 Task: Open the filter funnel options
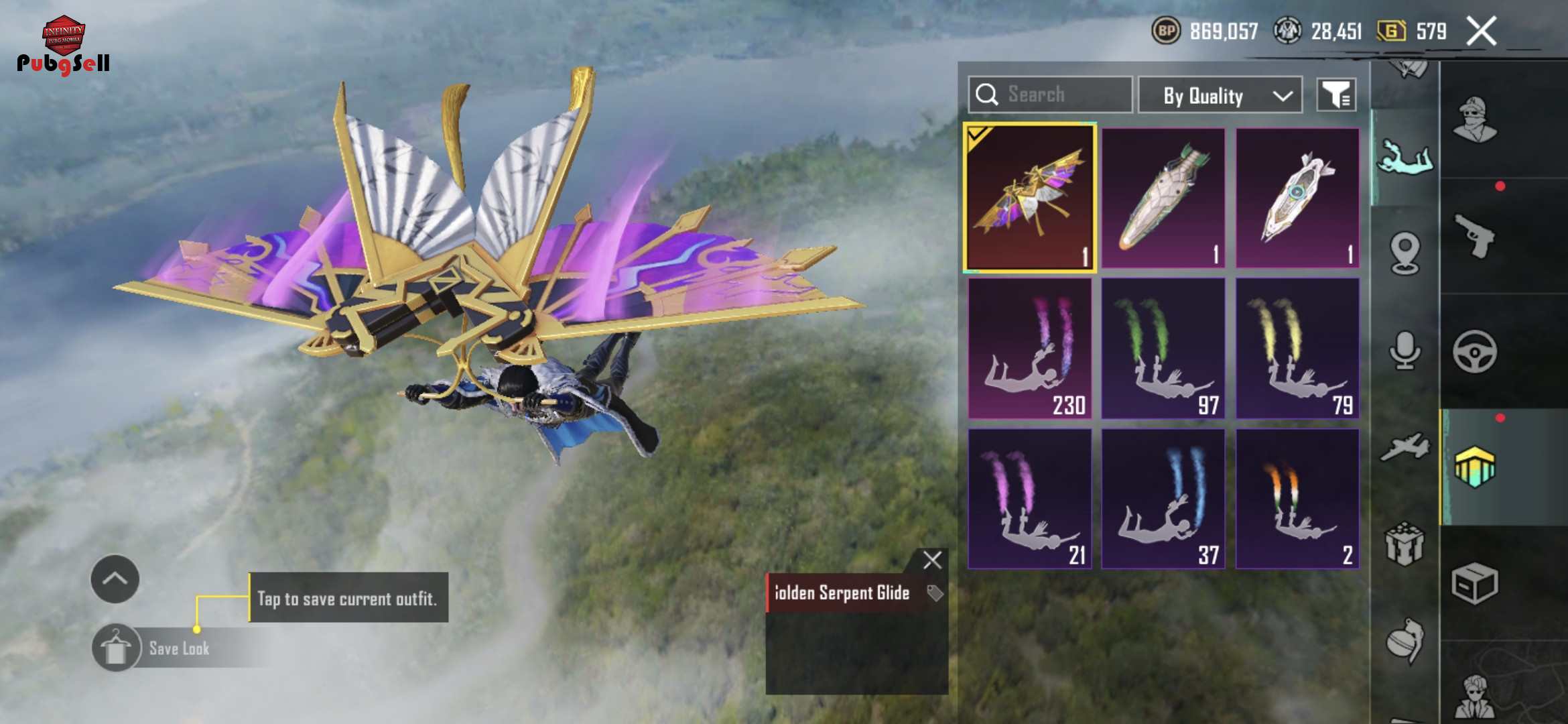[x=1336, y=95]
